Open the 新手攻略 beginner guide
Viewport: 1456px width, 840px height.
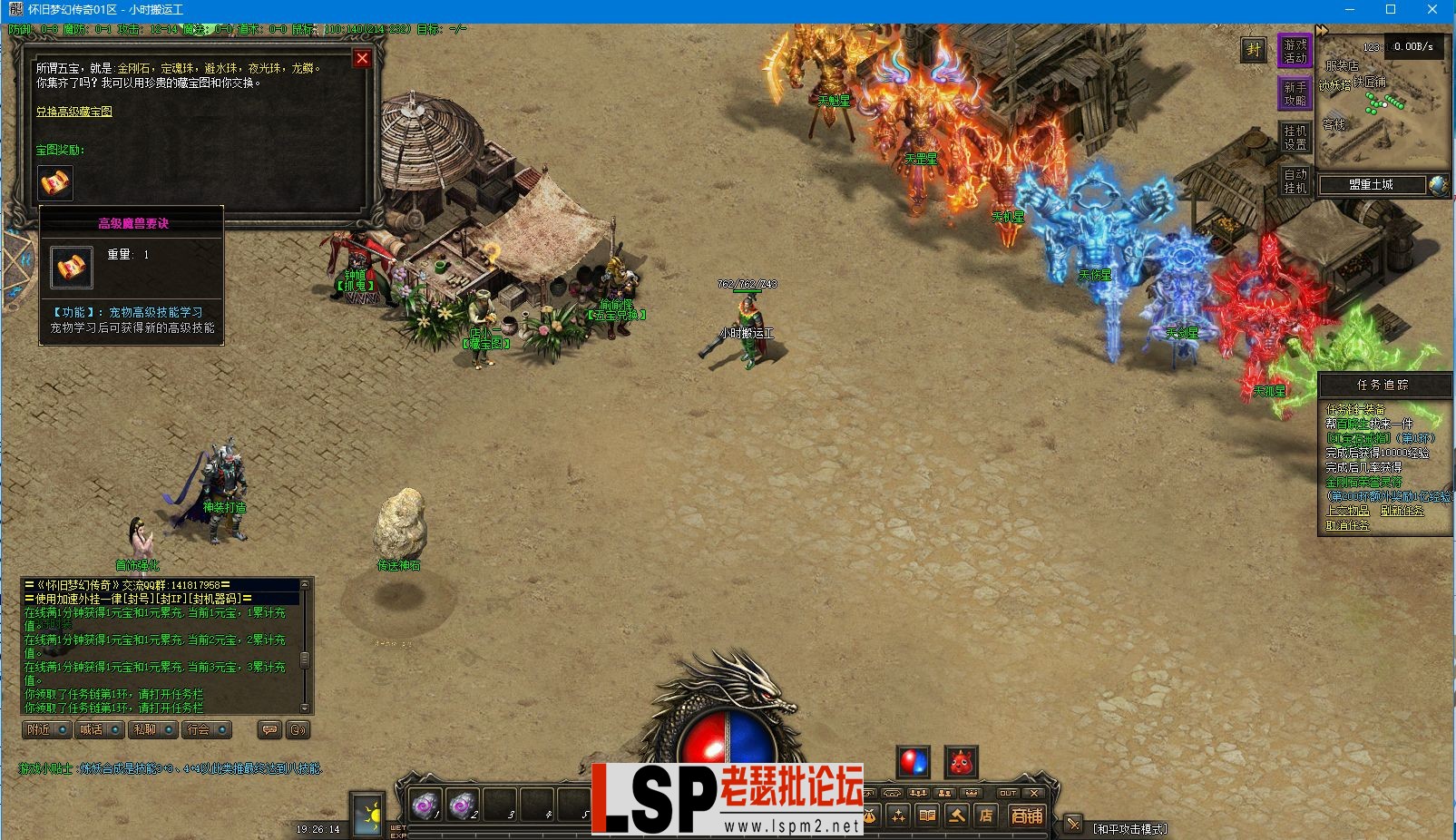coord(1295,93)
